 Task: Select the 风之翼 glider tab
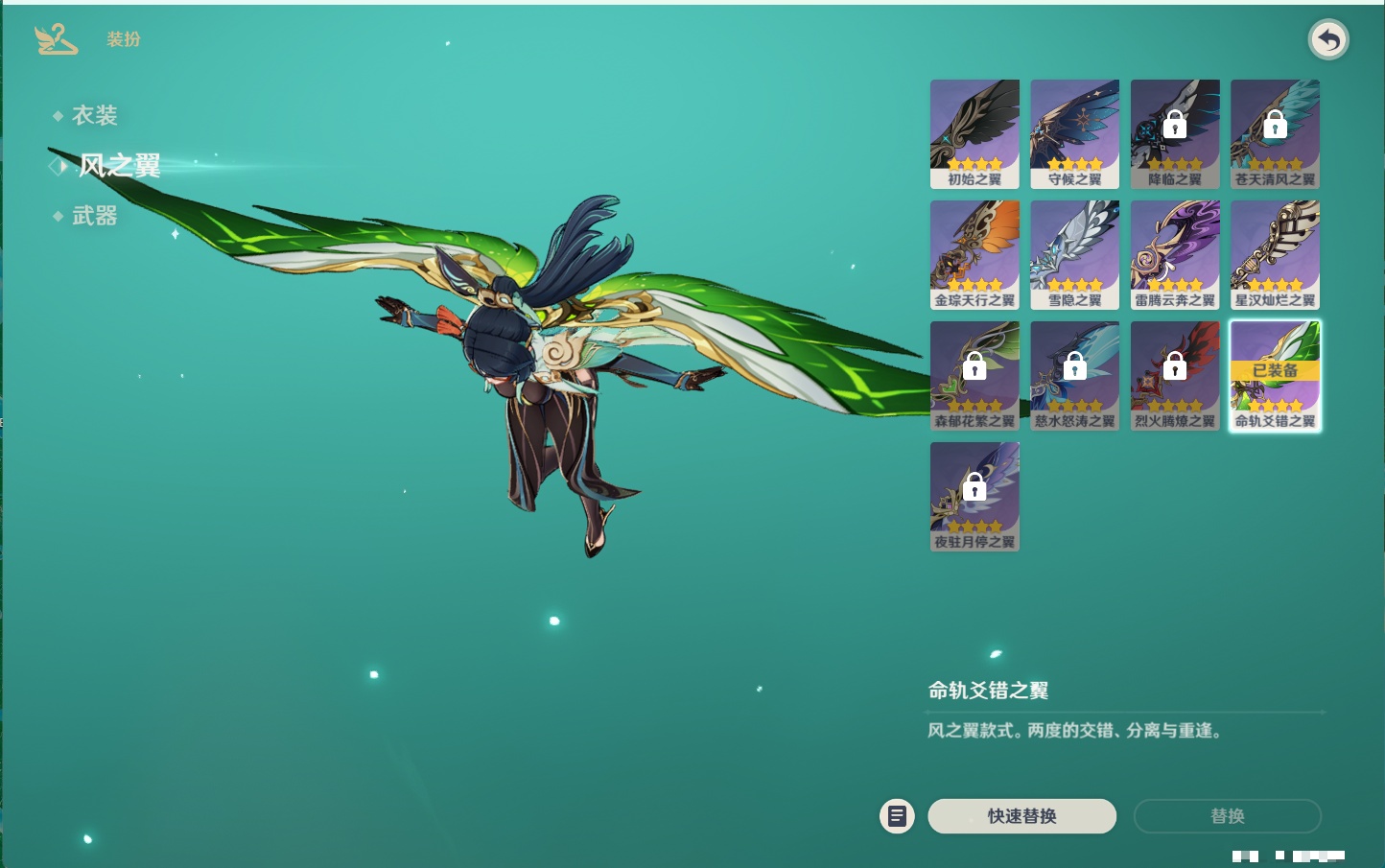coord(119,166)
